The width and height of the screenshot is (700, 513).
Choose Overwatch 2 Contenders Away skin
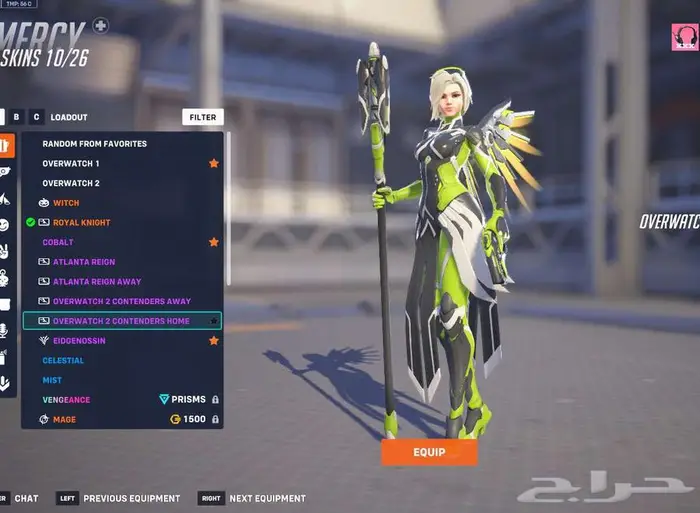[x=121, y=301]
